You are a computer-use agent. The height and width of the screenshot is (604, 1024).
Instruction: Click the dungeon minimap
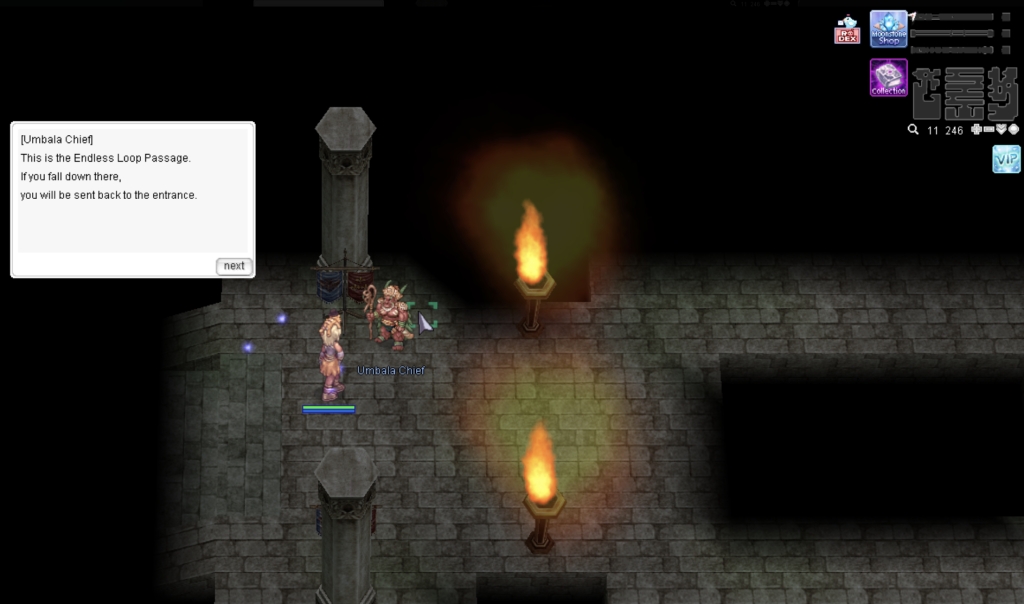click(x=964, y=94)
